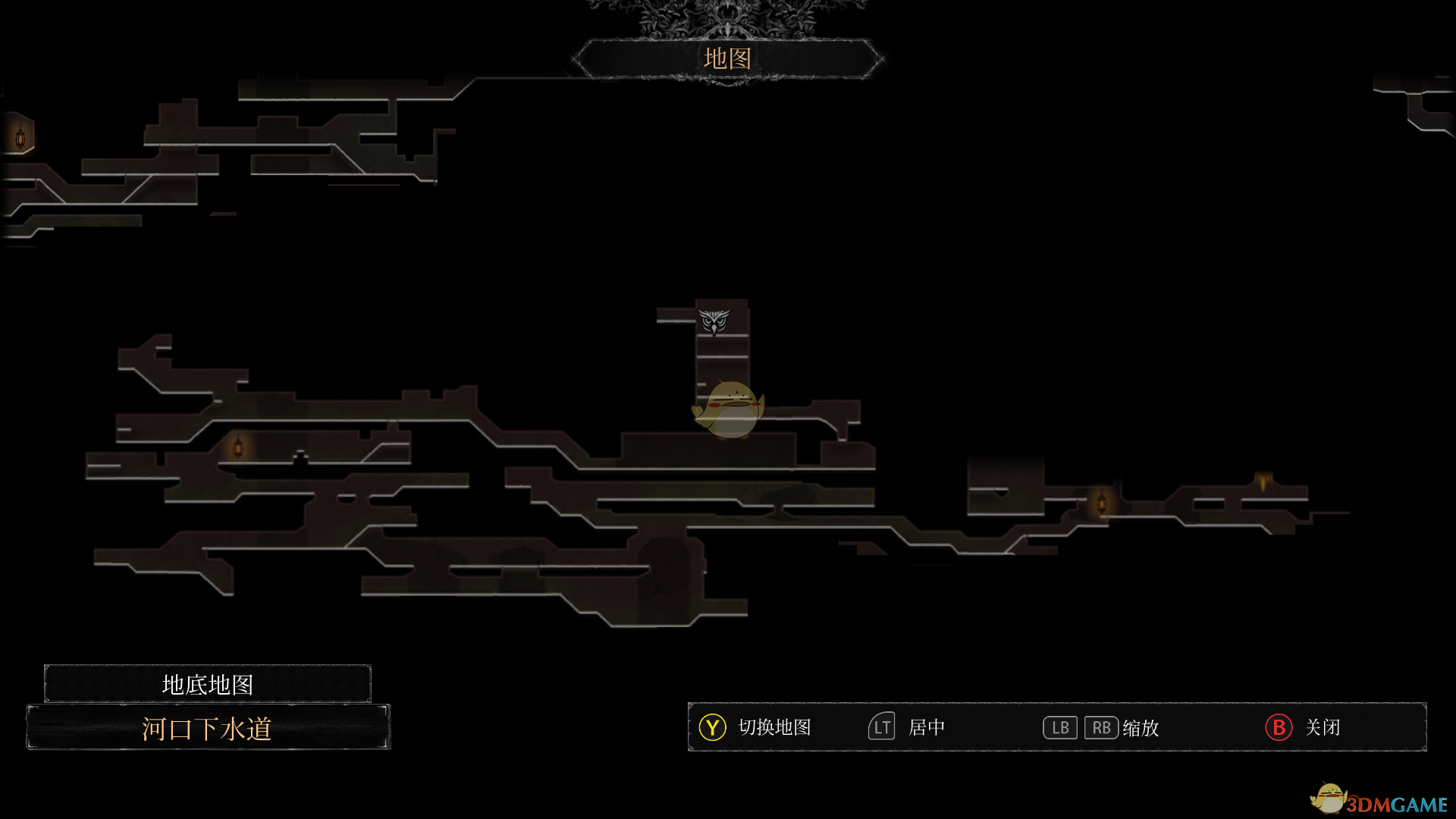Select the owl statue marker on the map
This screenshot has width=1456, height=819.
tap(714, 322)
